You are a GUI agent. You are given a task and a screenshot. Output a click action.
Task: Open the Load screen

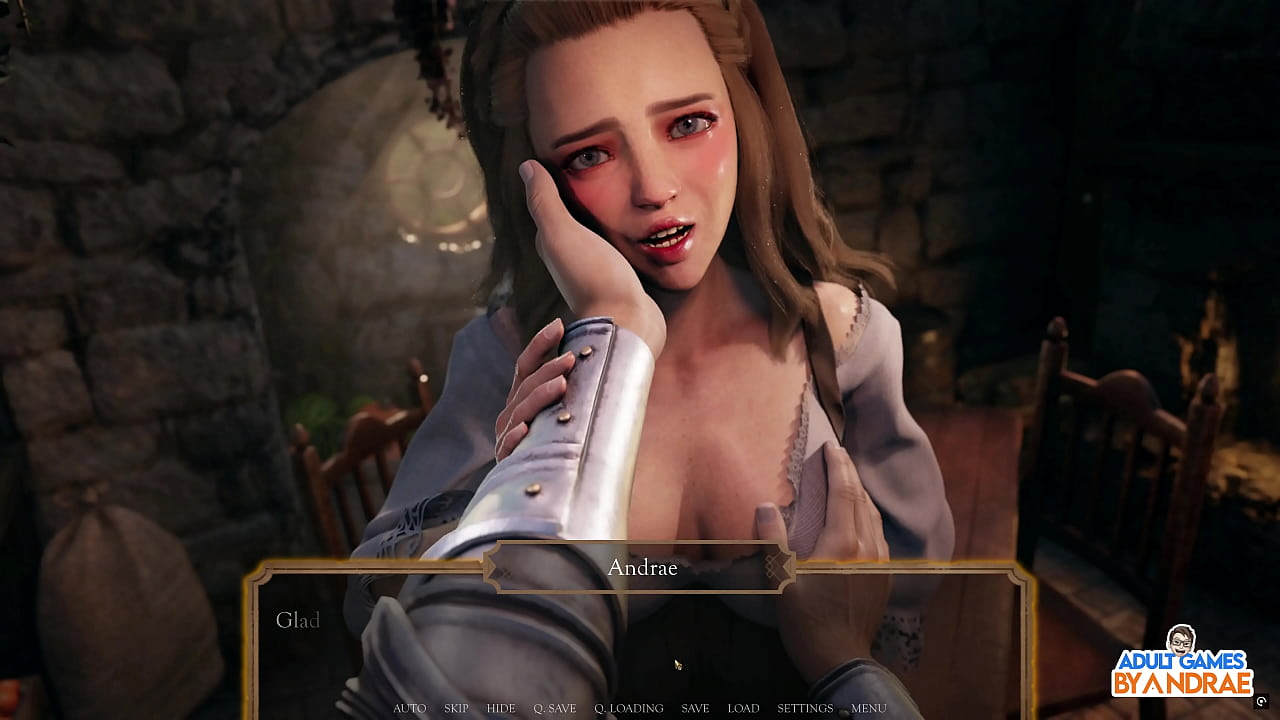click(x=743, y=708)
